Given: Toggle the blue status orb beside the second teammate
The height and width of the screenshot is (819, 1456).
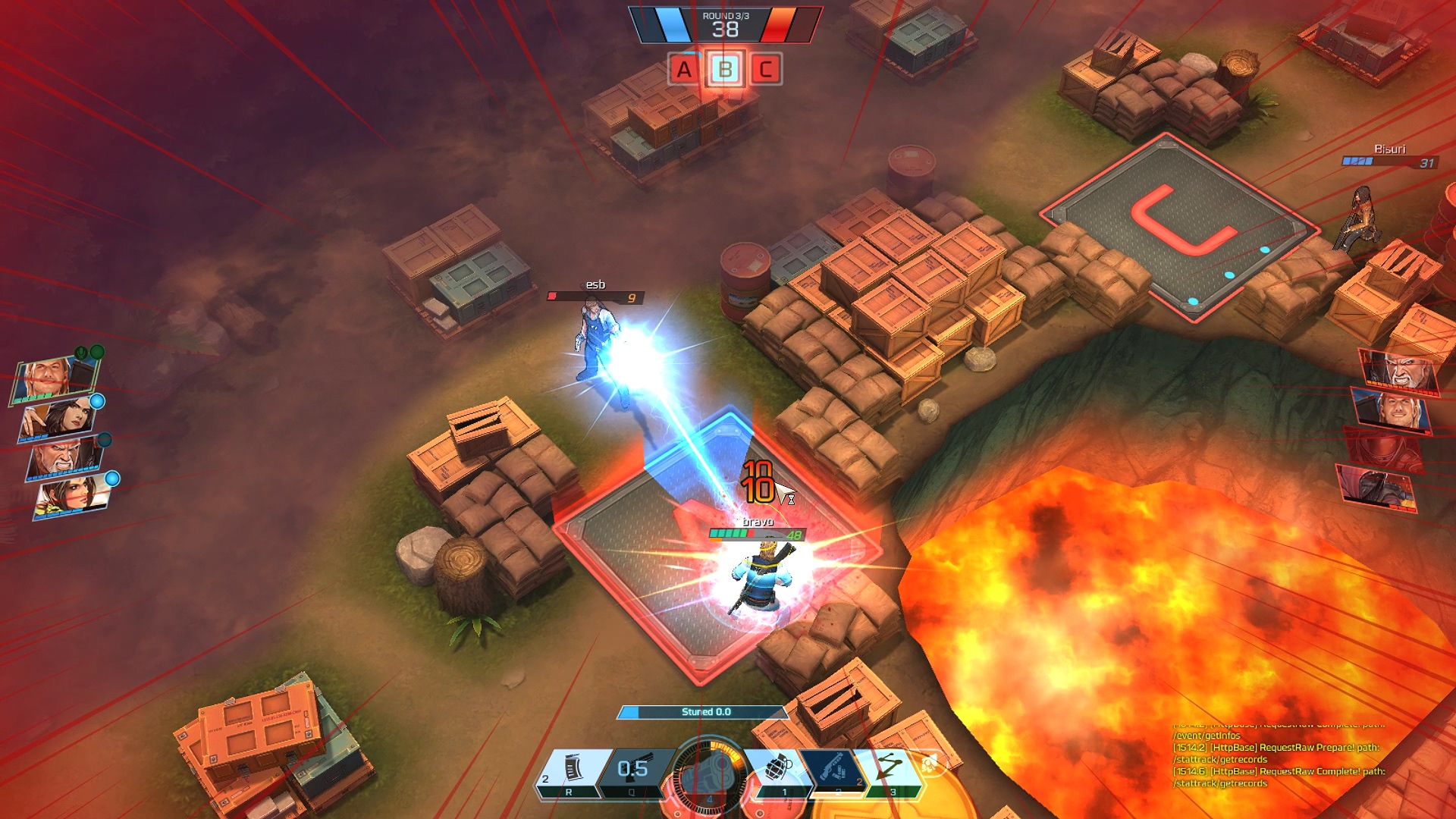Looking at the screenshot, I should click(x=96, y=402).
